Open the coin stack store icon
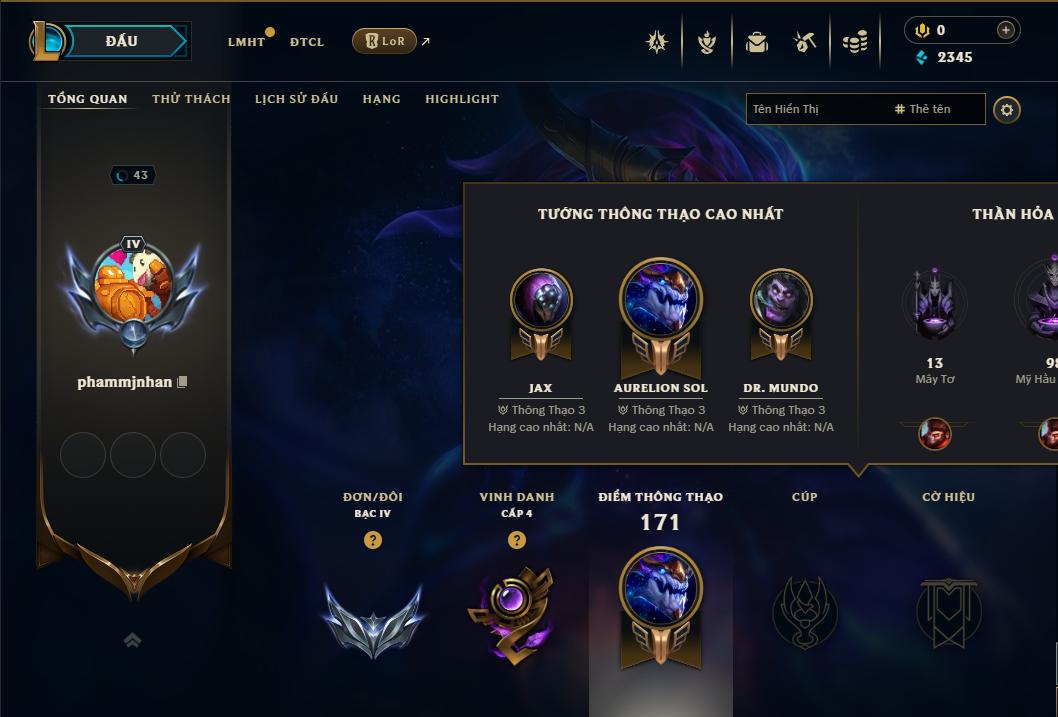1058x717 pixels. (855, 42)
